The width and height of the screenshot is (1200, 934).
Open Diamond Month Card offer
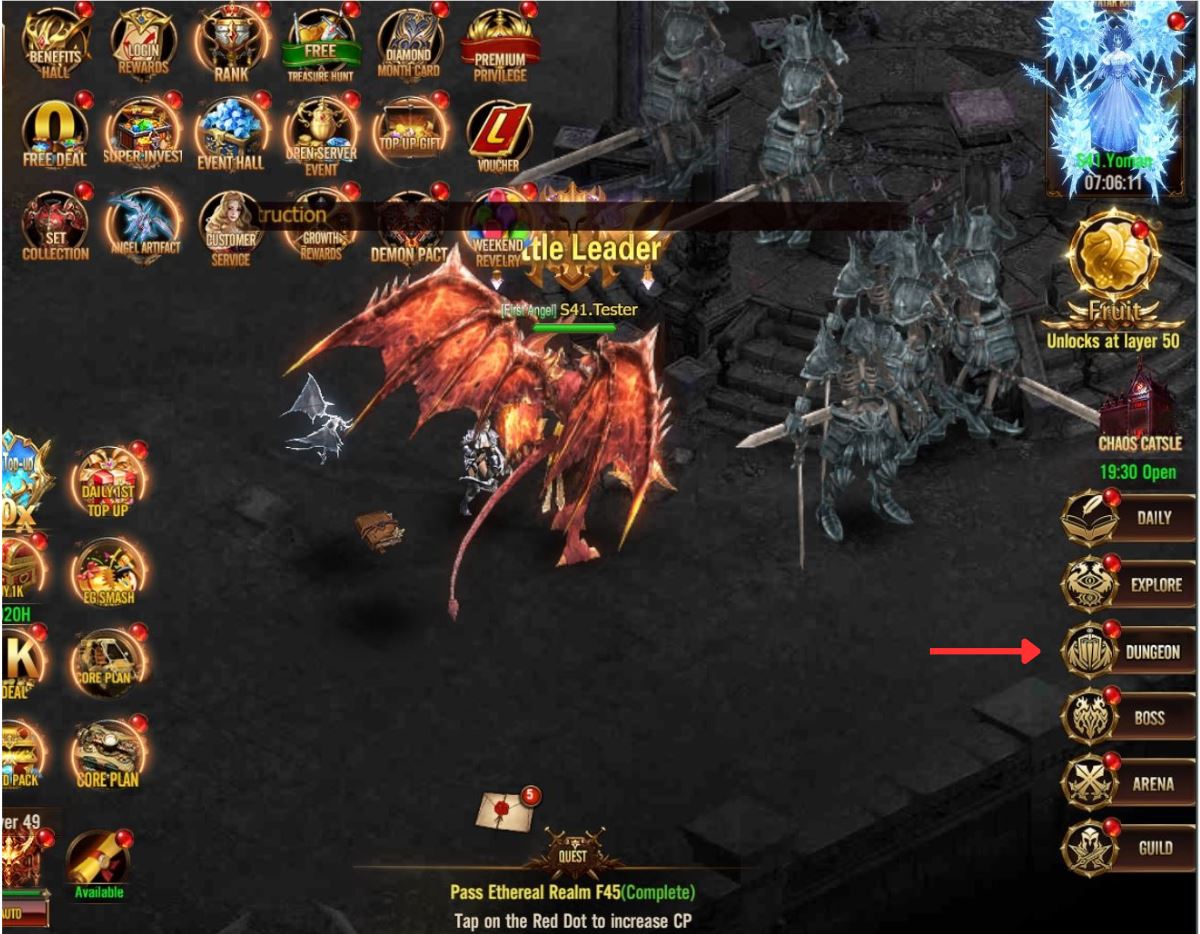[x=409, y=42]
